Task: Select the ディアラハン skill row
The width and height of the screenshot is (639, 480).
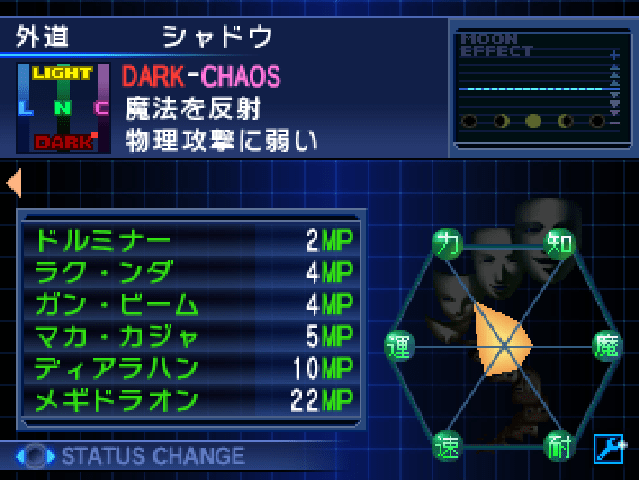Action: [190, 368]
